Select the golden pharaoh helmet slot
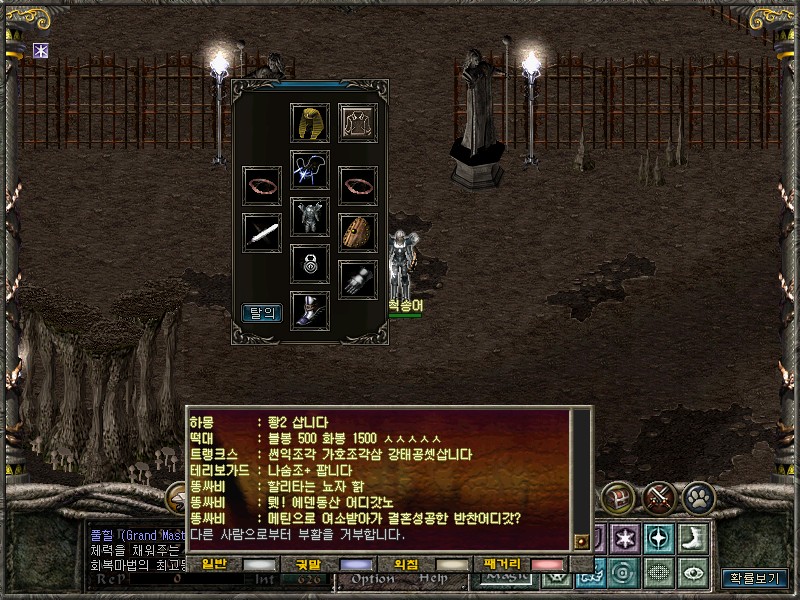Viewport: 800px width, 600px height. (x=310, y=122)
